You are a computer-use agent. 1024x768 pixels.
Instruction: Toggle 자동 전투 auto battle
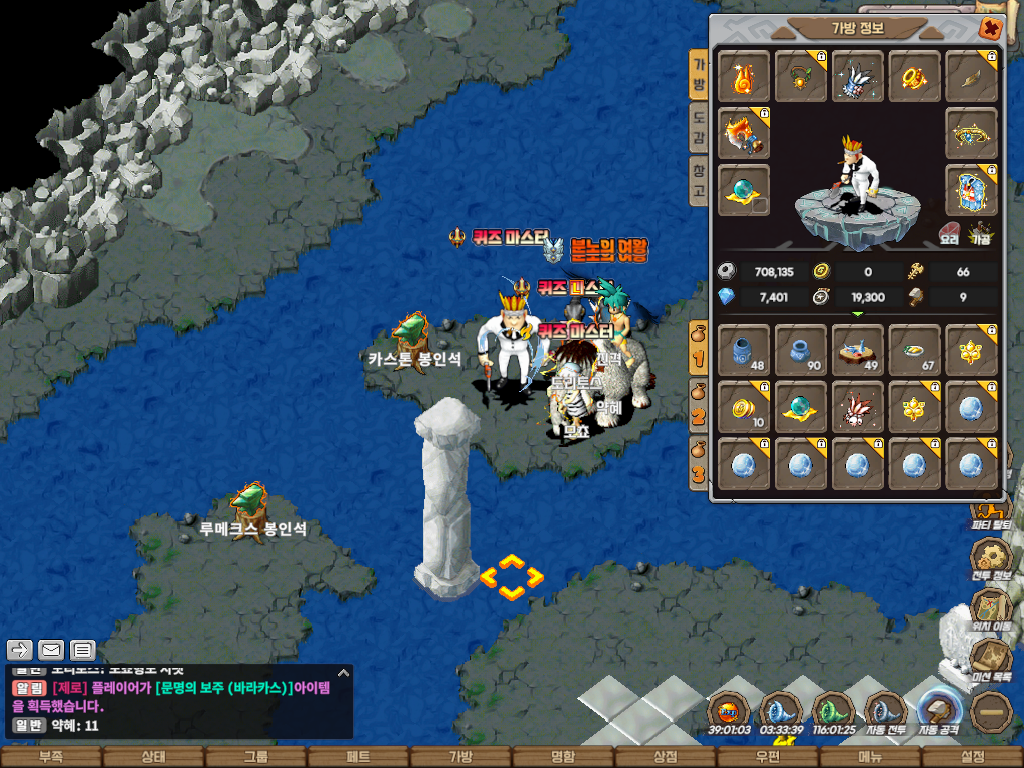885,714
